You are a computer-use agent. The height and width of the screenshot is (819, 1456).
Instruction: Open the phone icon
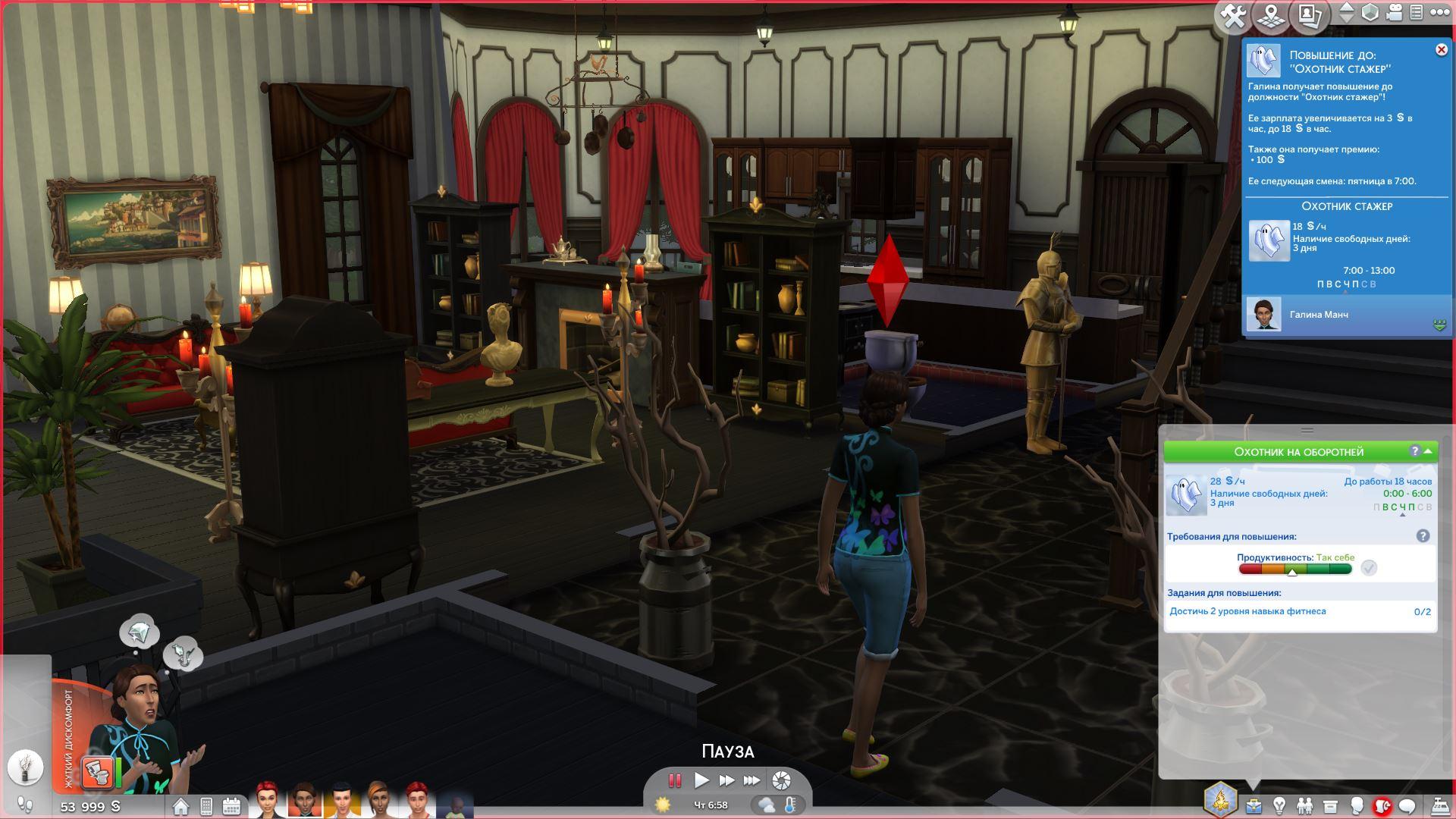[x=206, y=806]
